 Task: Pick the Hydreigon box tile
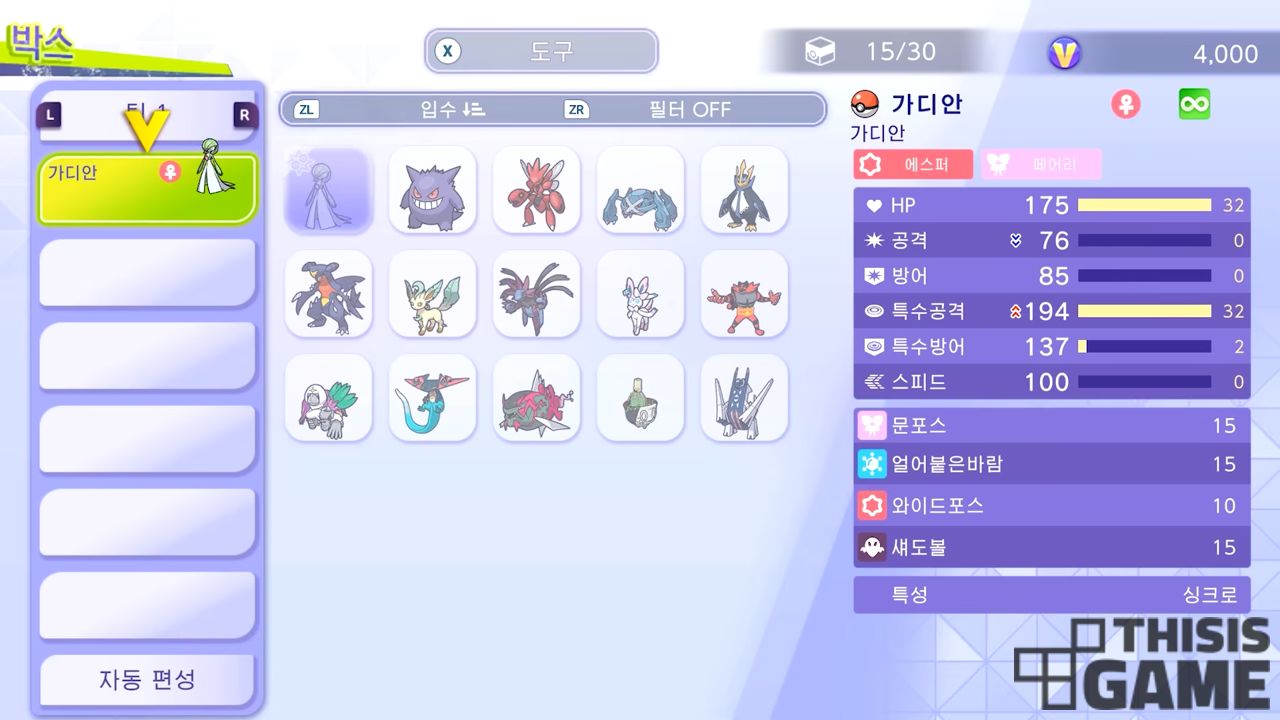(x=536, y=294)
